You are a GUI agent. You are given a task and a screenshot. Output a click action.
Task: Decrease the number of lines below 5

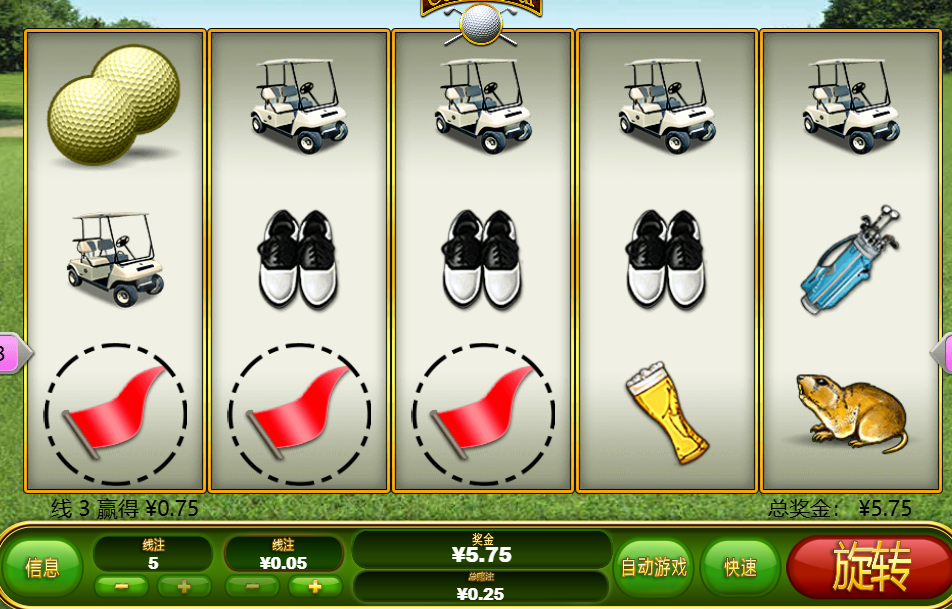123,586
